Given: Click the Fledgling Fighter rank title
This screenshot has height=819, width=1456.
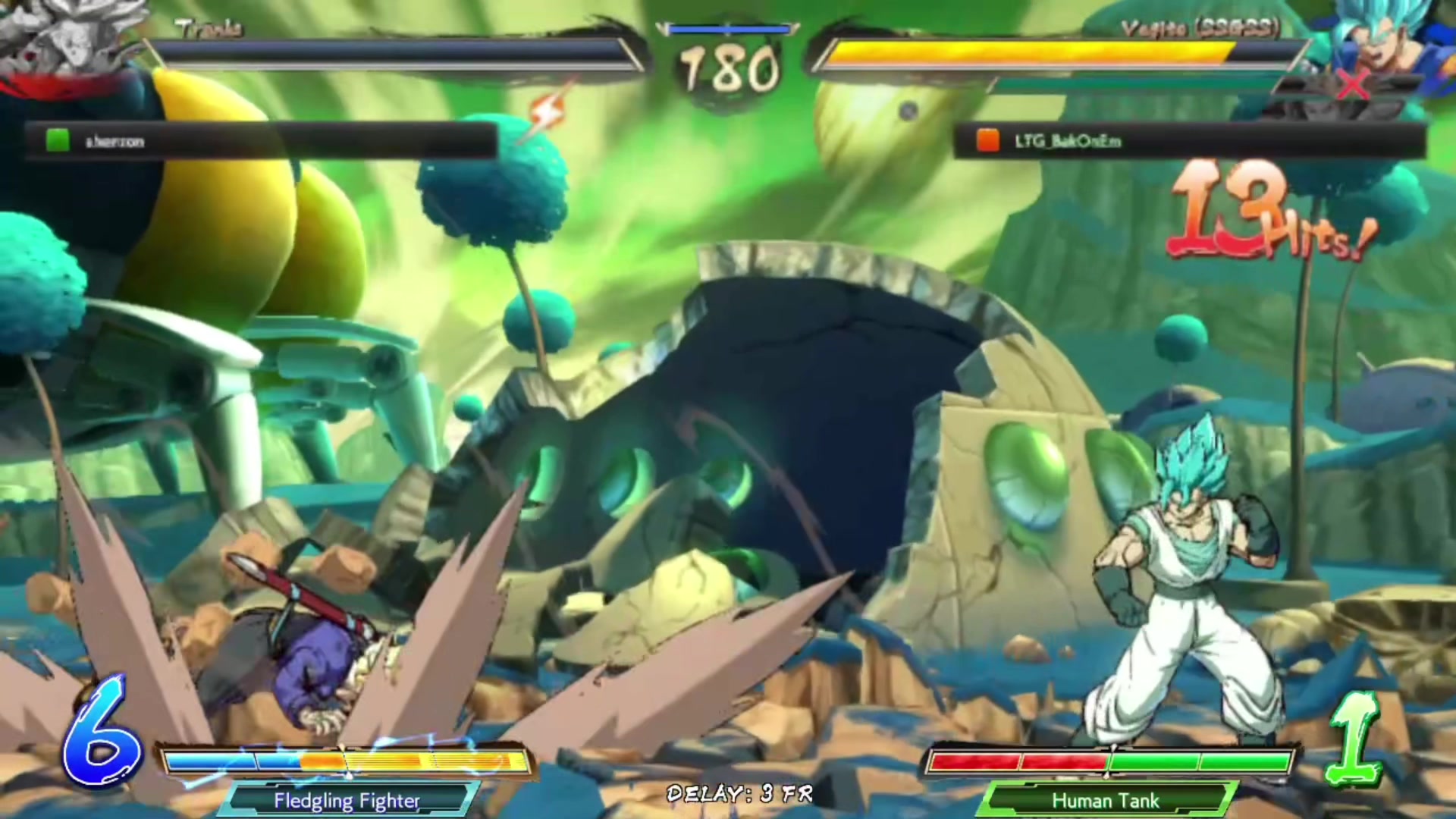Looking at the screenshot, I should 347,800.
